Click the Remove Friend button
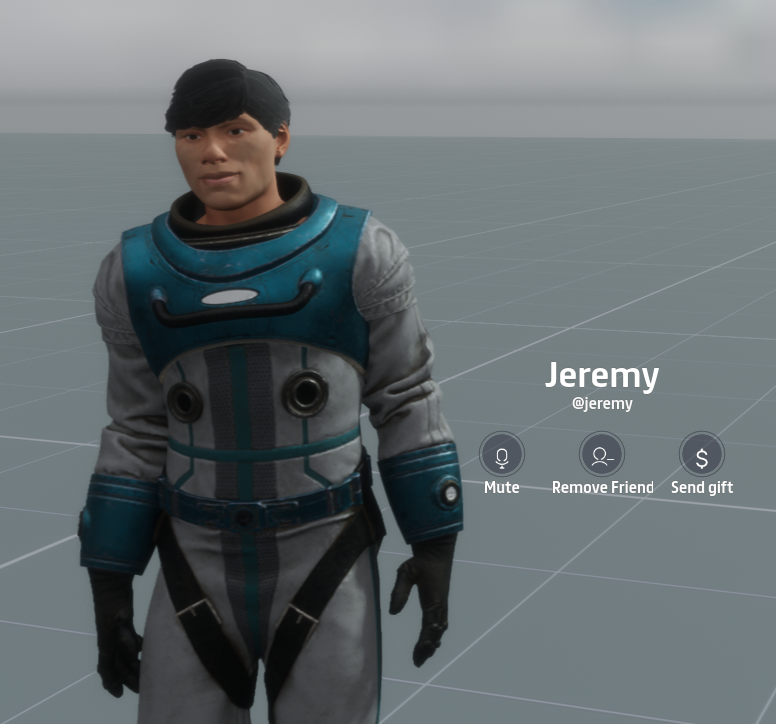776x724 pixels. pyautogui.click(x=602, y=455)
